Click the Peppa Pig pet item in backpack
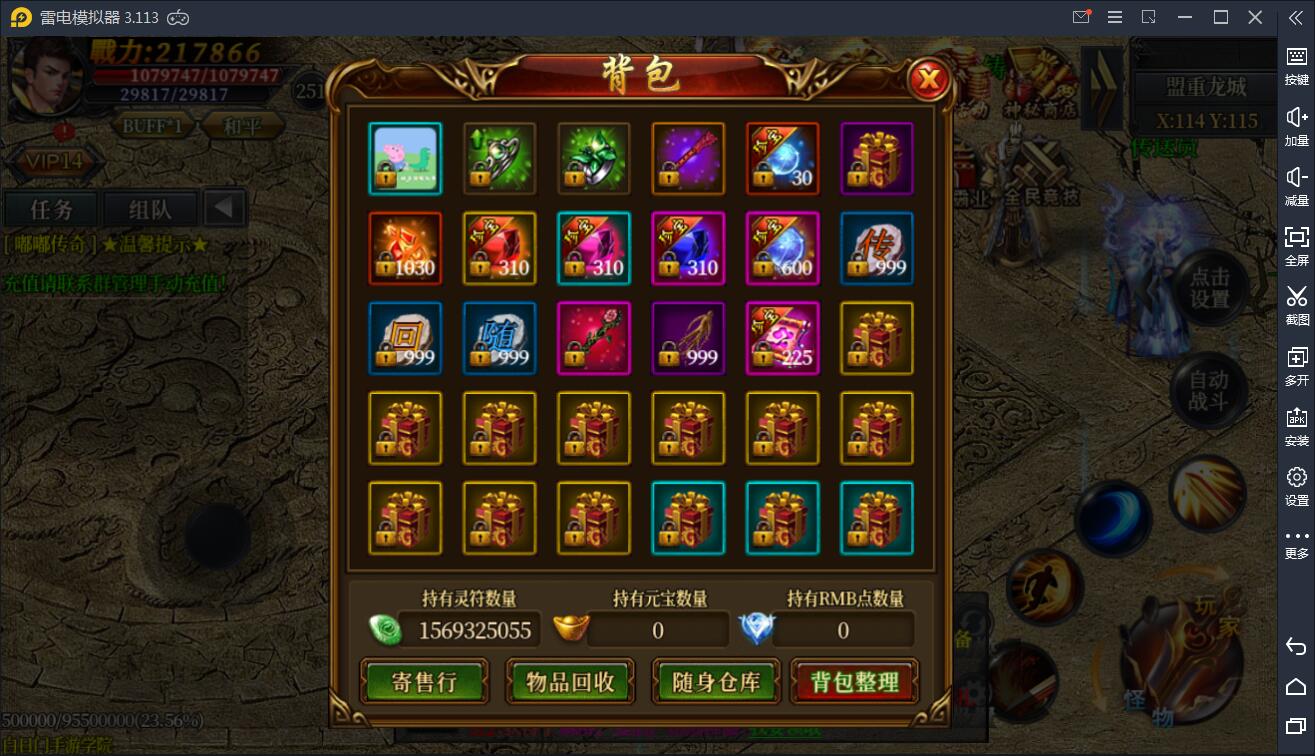The image size is (1315, 756). coord(404,158)
